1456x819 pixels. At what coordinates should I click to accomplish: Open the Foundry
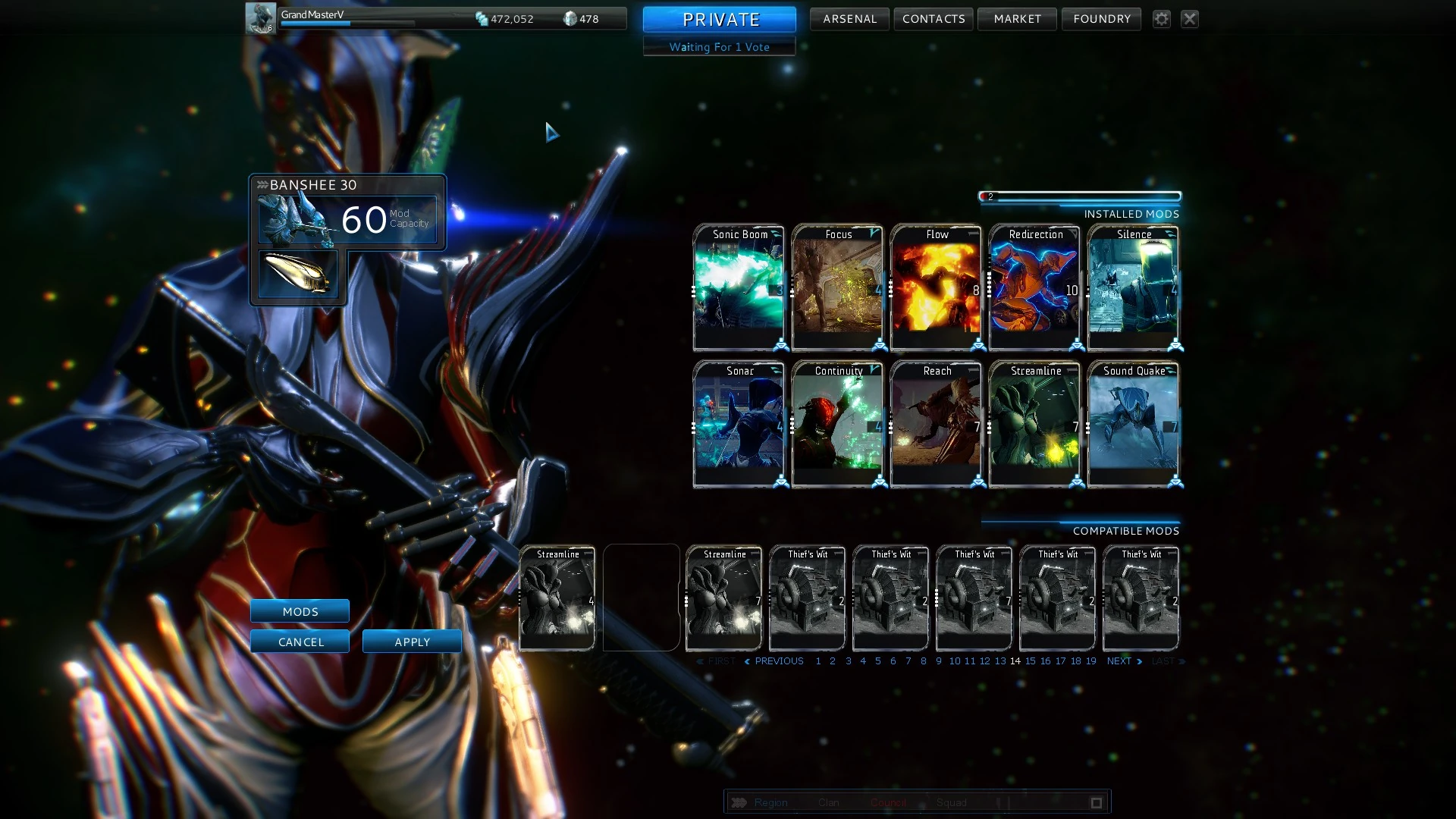tap(1101, 19)
